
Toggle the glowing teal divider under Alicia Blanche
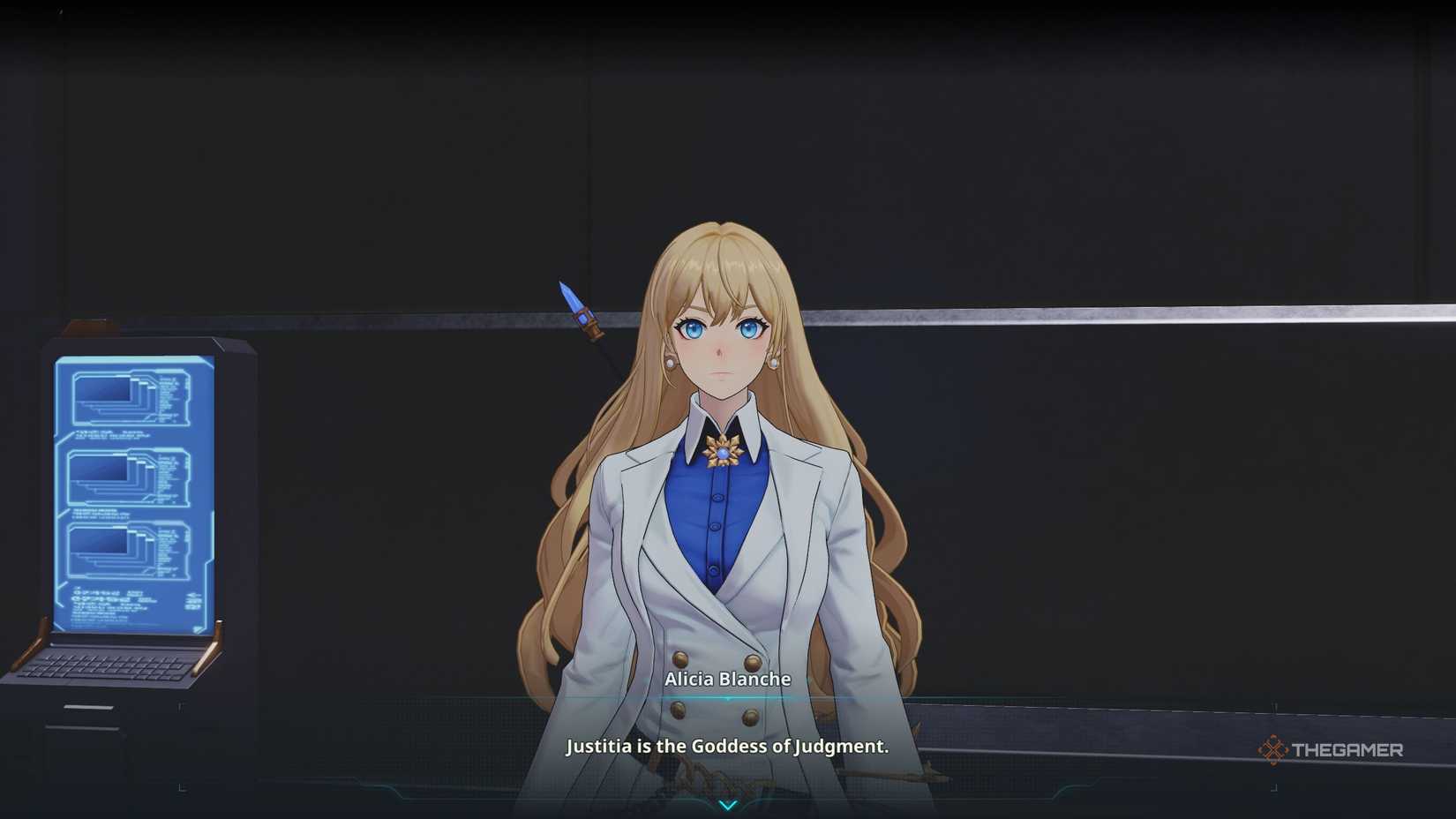point(726,698)
